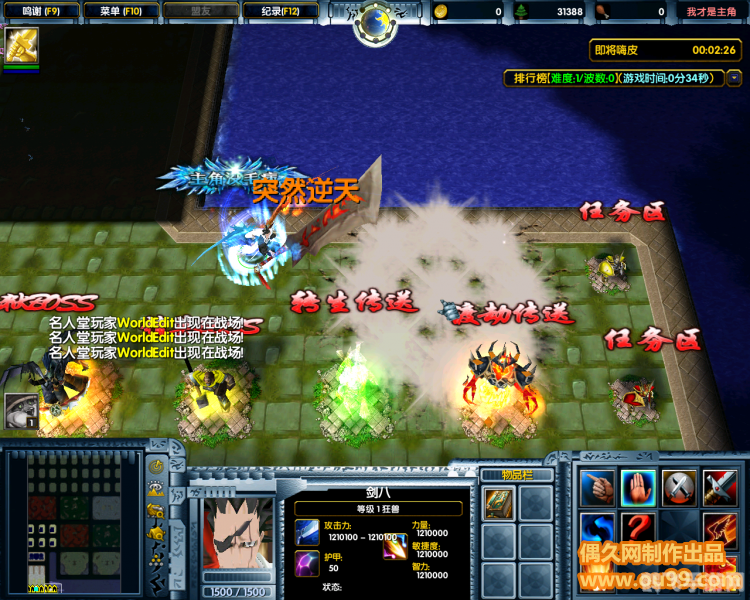Screen dimensions: 750x600
Task: Activate the Move command (pointing hand)
Action: (598, 488)
